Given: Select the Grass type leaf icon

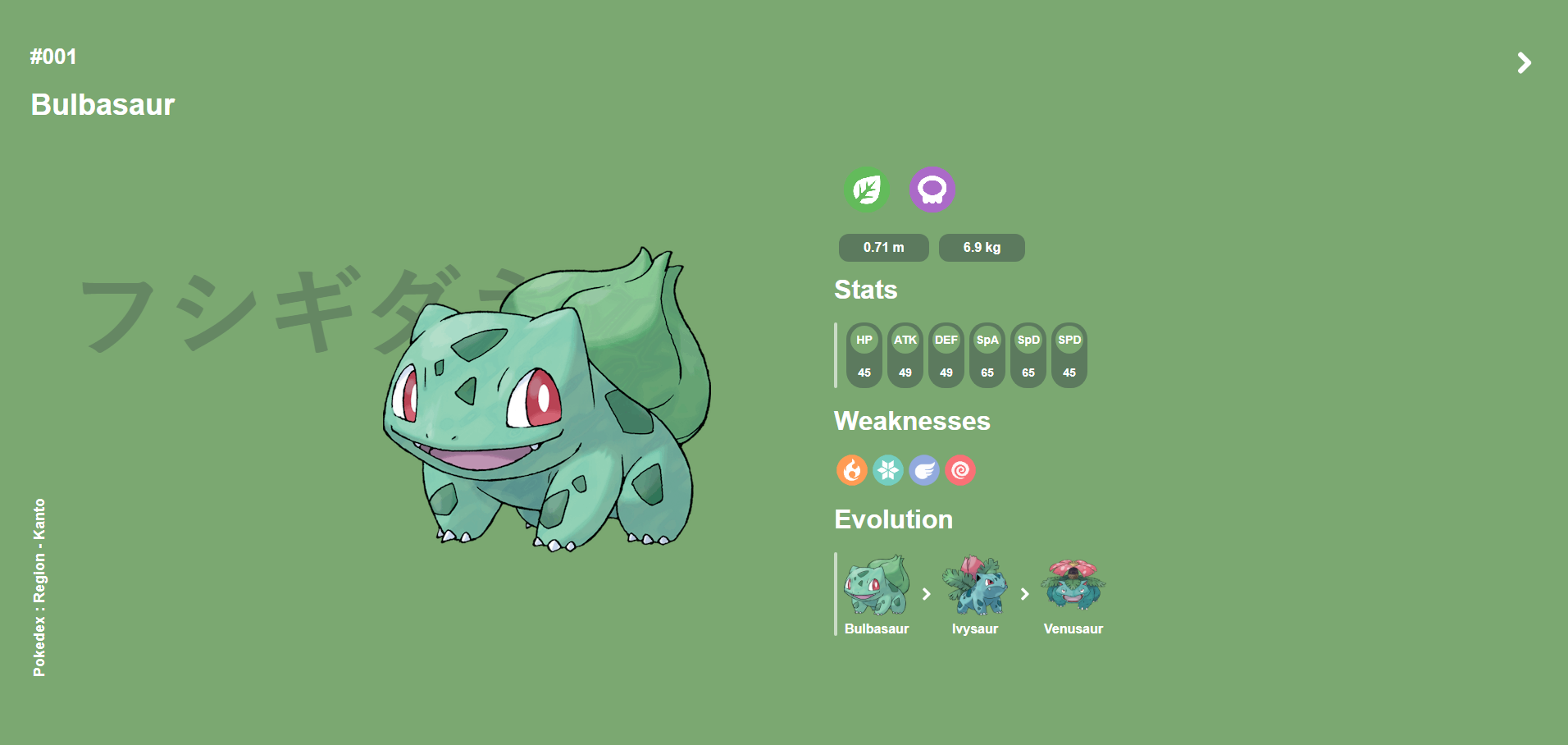Looking at the screenshot, I should tap(868, 190).
